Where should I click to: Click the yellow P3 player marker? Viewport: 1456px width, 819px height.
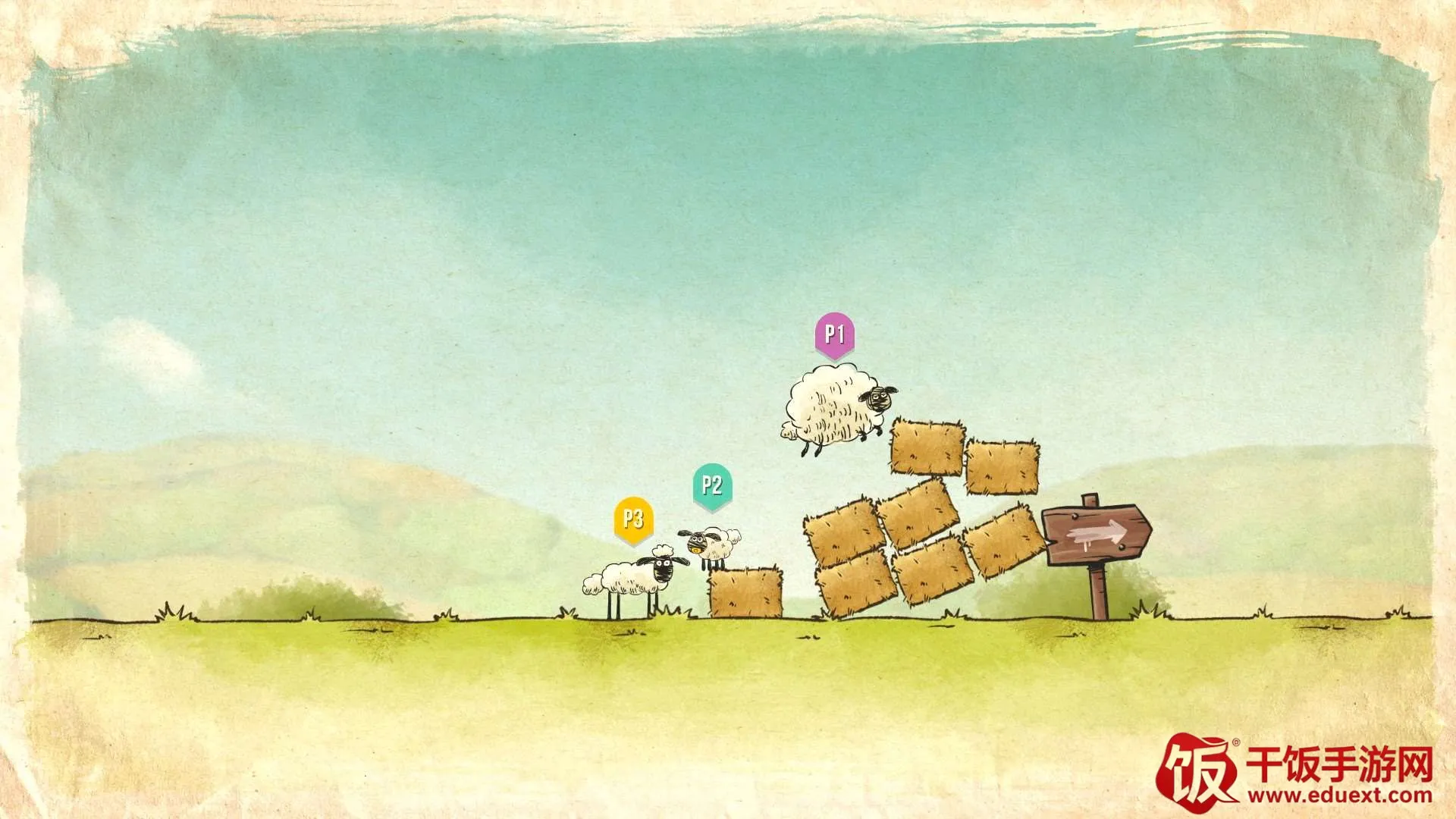pyautogui.click(x=633, y=519)
